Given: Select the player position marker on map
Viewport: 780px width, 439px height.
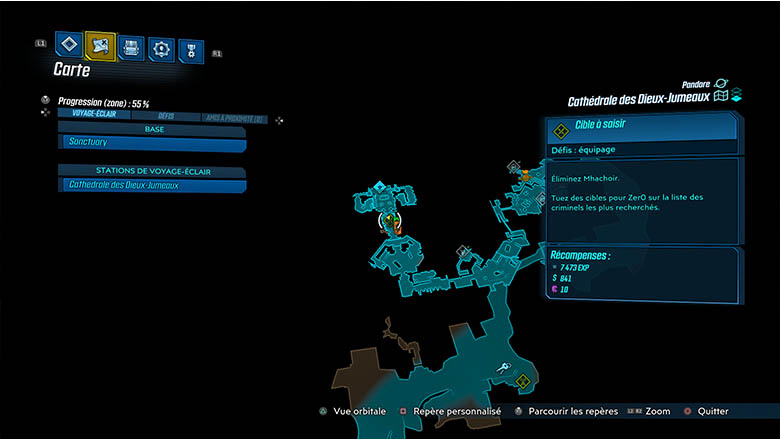Looking at the screenshot, I should (x=390, y=220).
